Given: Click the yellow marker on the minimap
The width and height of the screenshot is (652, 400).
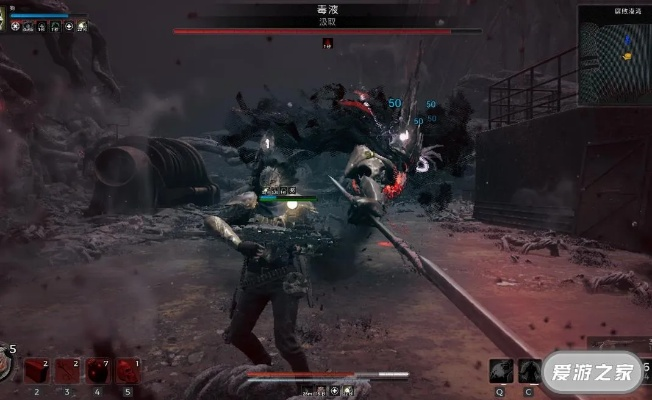Looking at the screenshot, I should pos(627,56).
